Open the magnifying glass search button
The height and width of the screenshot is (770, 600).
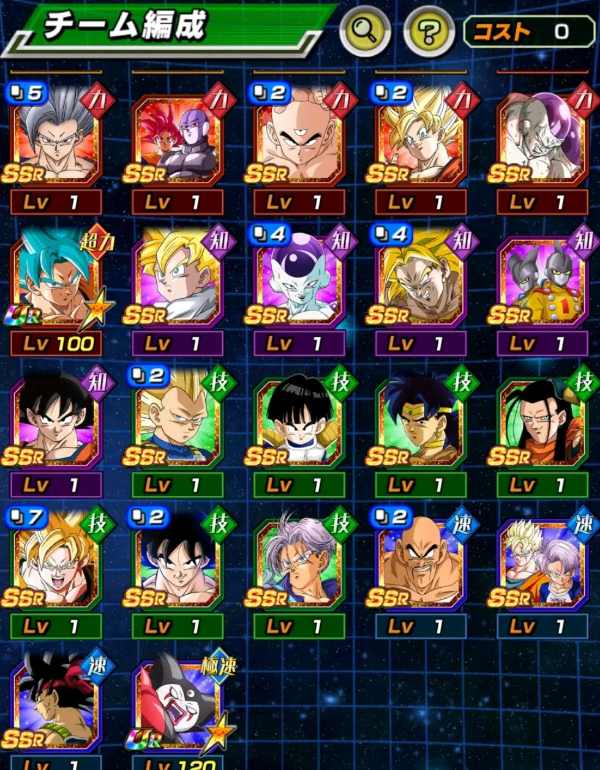coord(364,33)
